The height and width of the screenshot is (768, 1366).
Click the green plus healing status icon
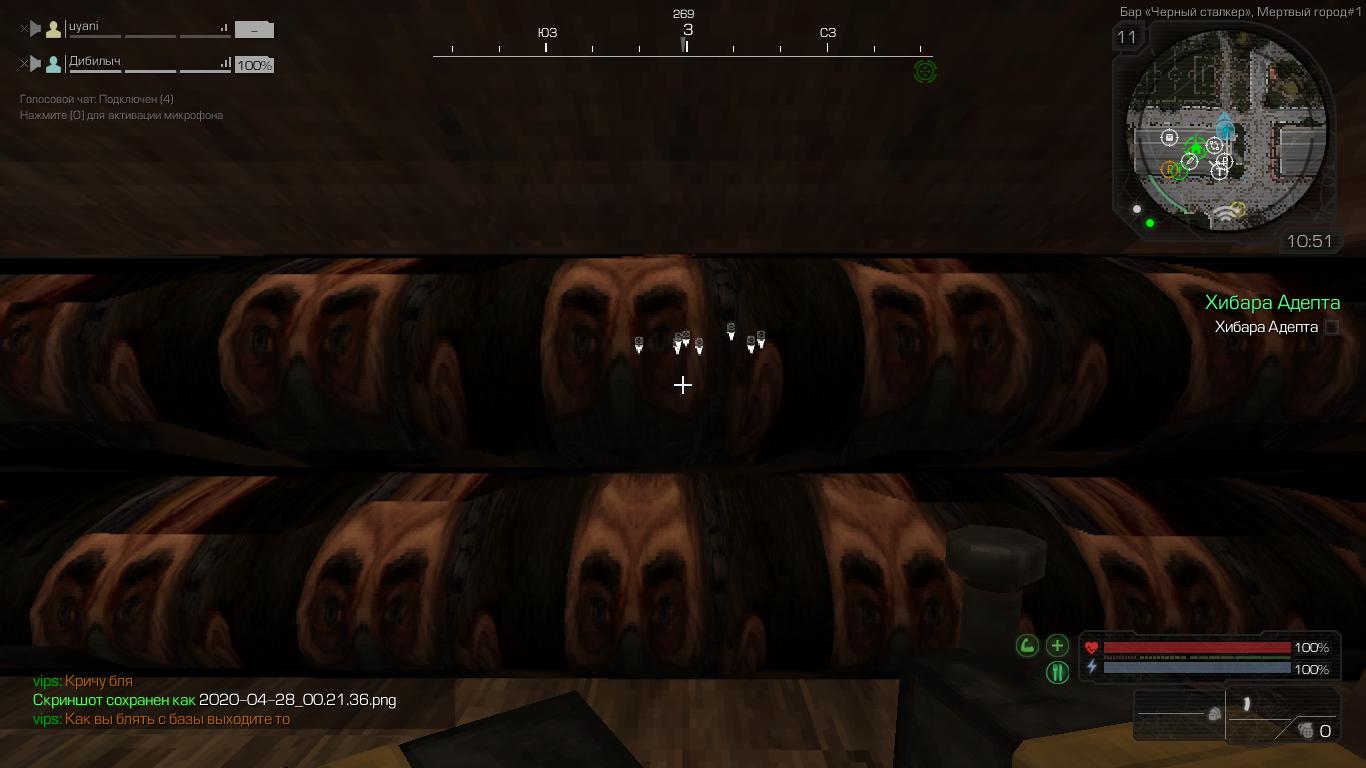click(x=1057, y=646)
